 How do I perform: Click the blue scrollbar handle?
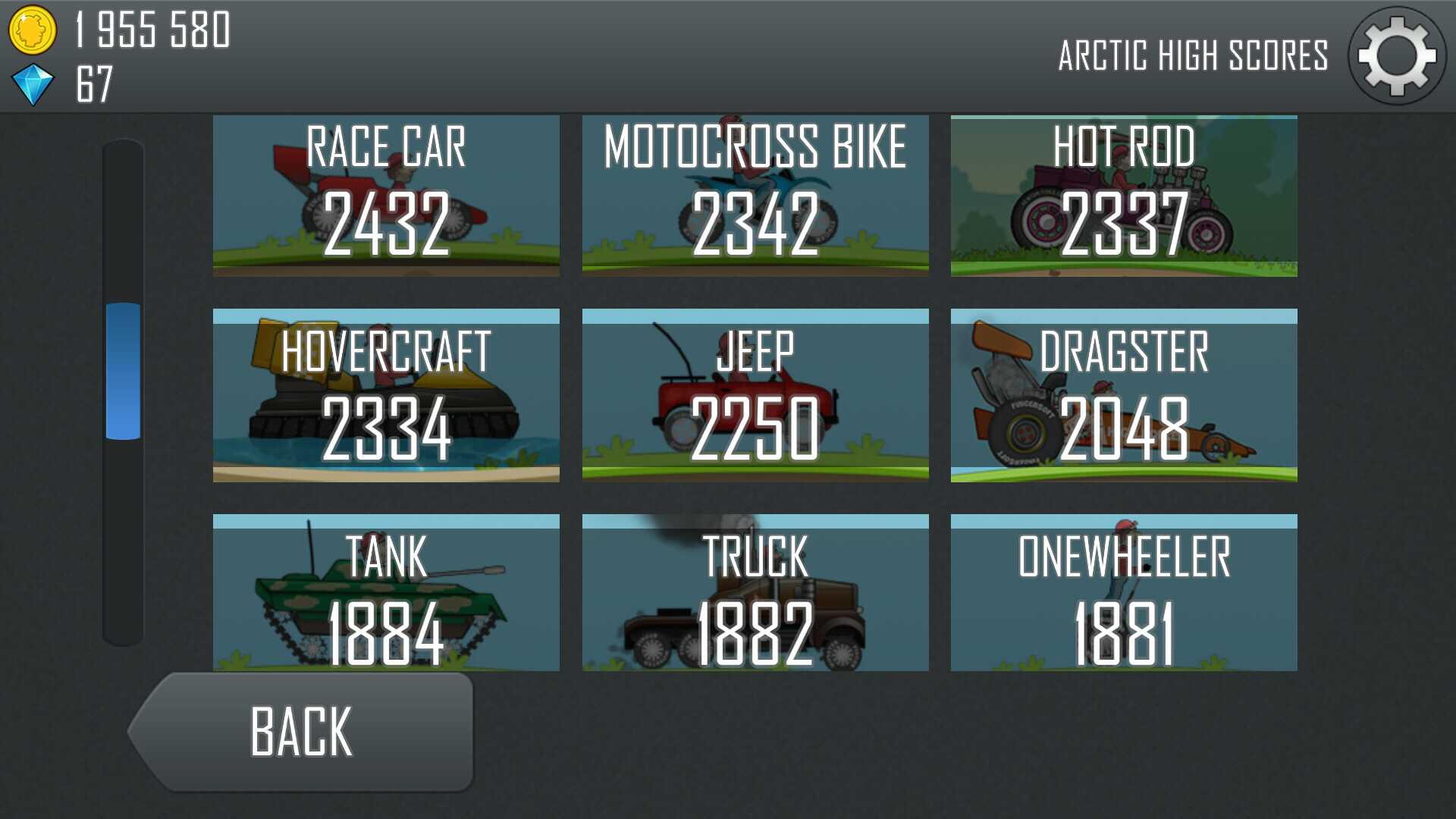(x=123, y=371)
